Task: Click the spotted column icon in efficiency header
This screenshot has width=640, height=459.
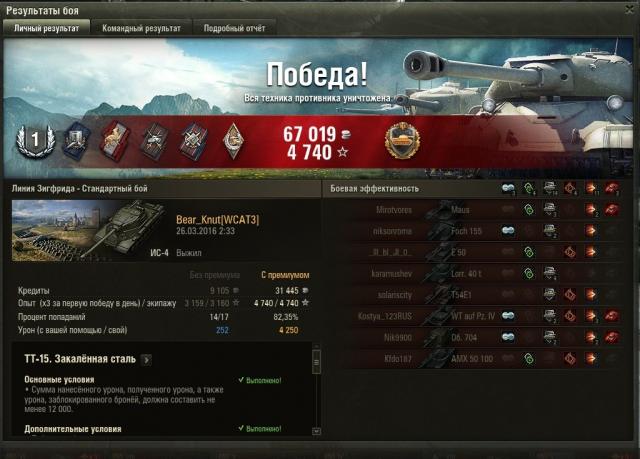Action: pyautogui.click(x=507, y=188)
